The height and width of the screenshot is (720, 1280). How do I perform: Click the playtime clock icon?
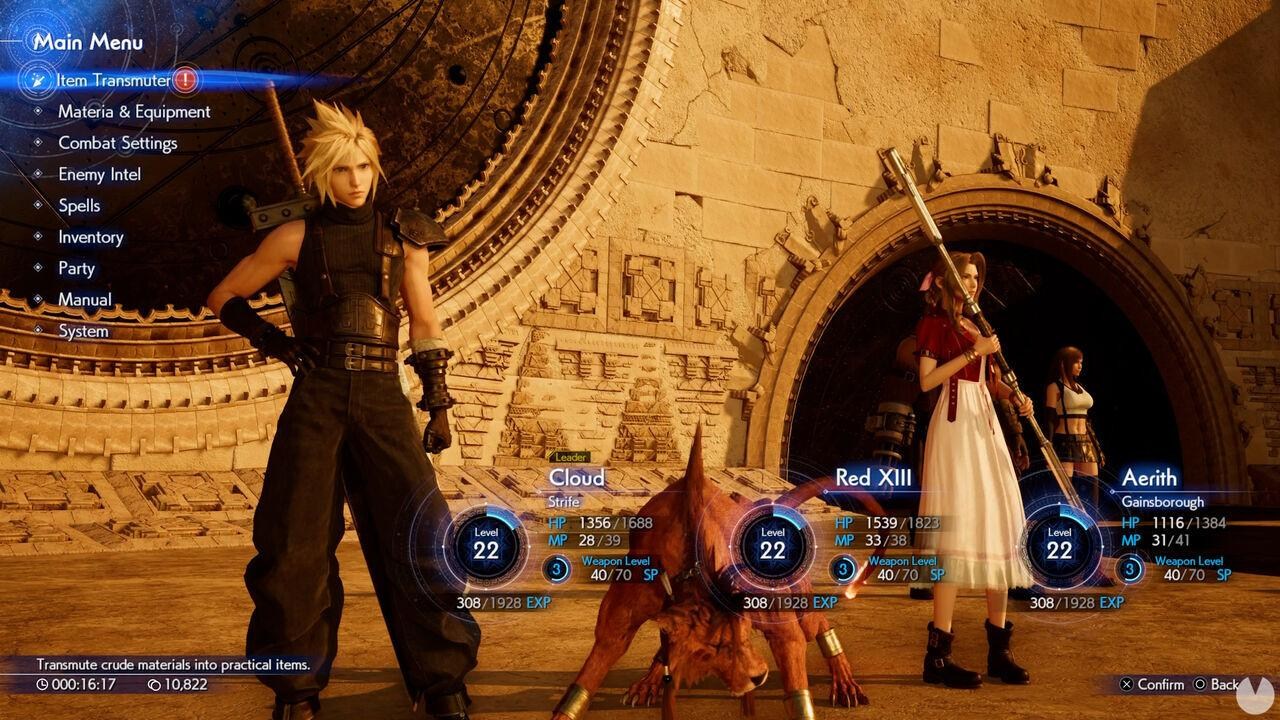[x=42, y=686]
